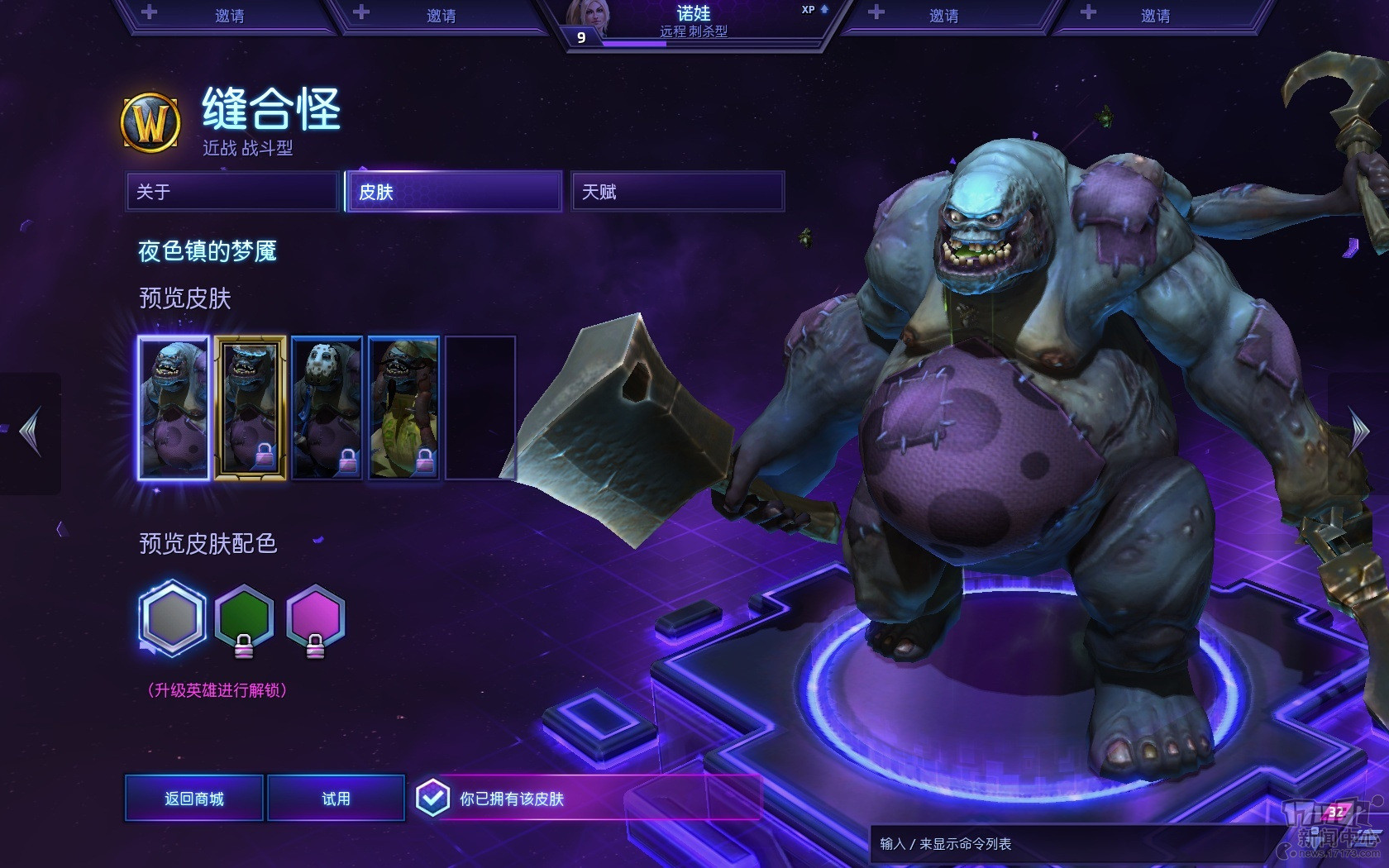The width and height of the screenshot is (1389, 868).
Task: Select the 皮肤 tab
Action: 454,192
